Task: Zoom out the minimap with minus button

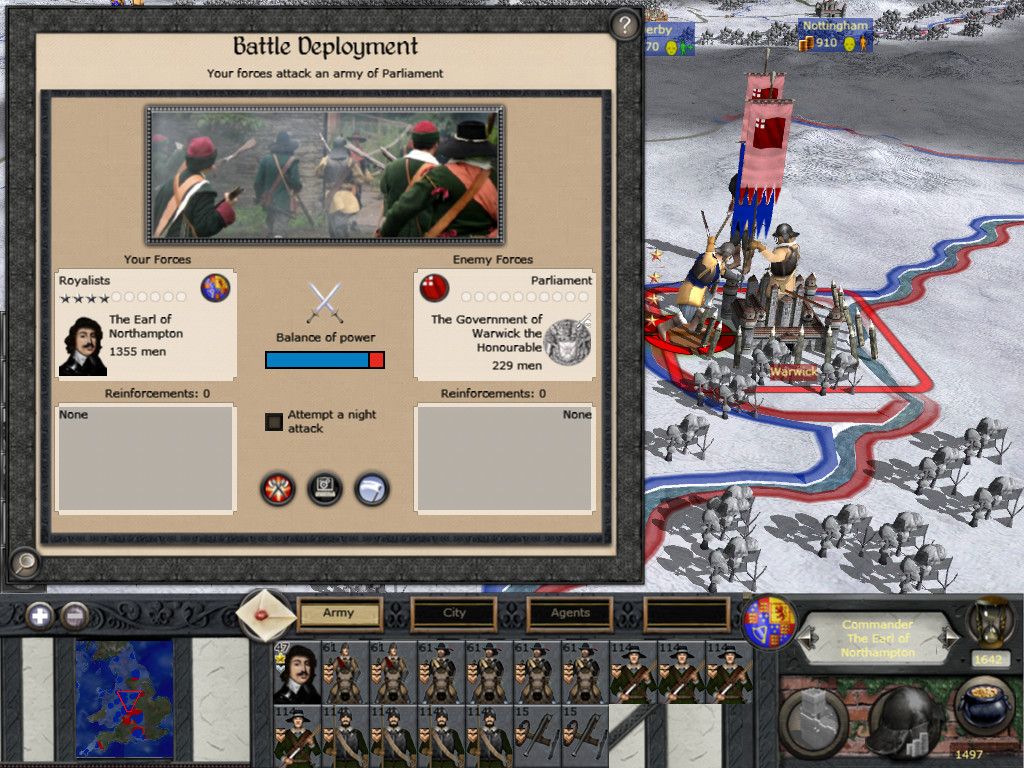Action: coord(73,615)
